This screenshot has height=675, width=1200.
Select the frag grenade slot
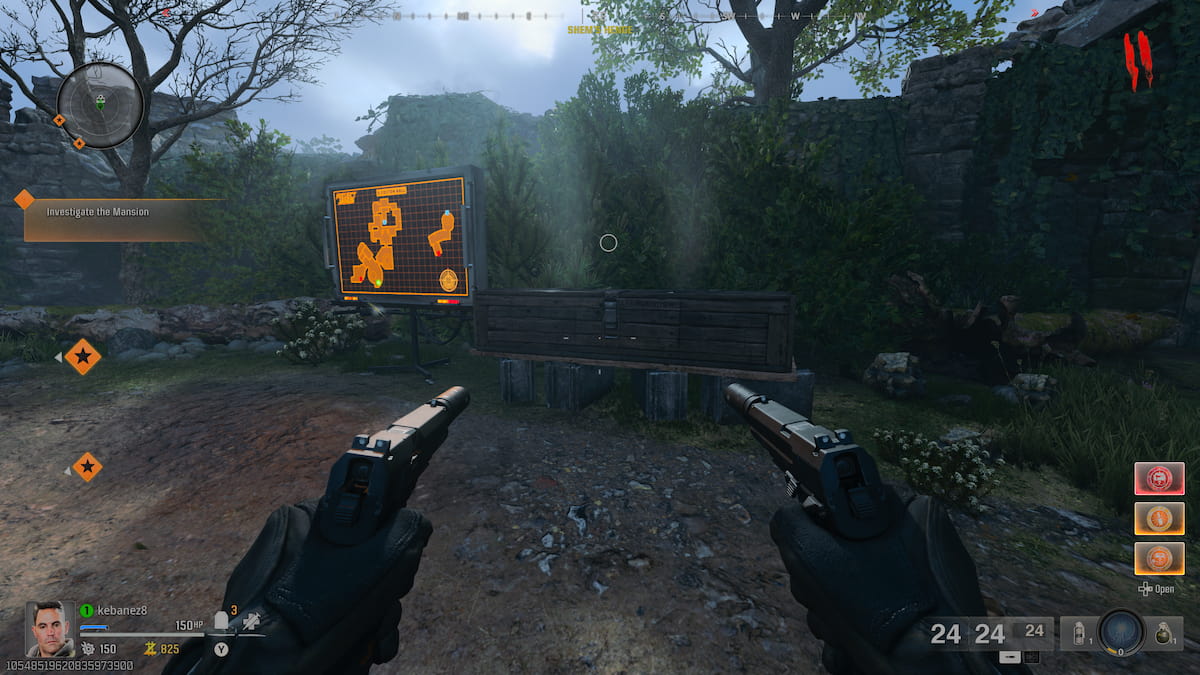click(1165, 632)
